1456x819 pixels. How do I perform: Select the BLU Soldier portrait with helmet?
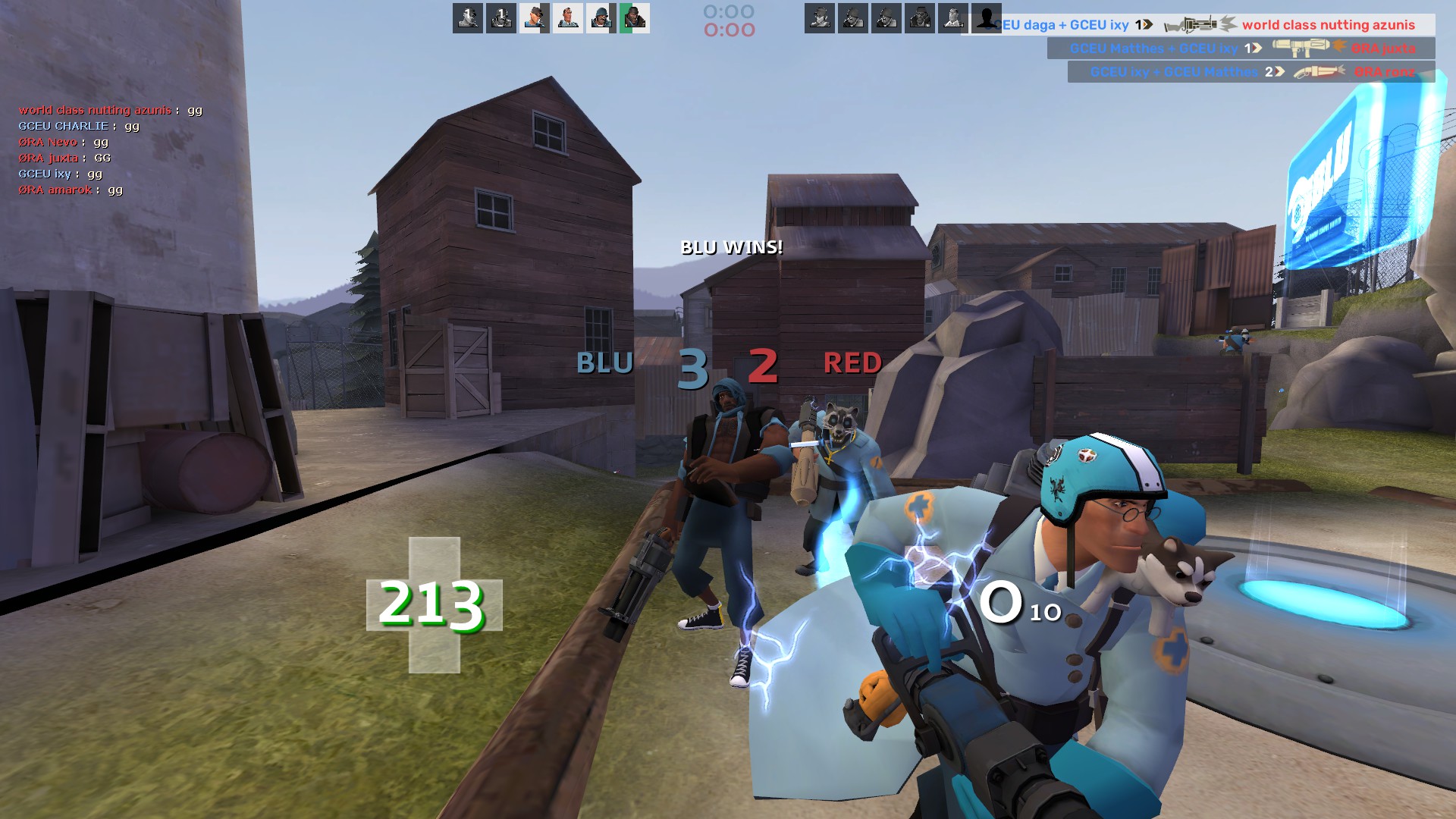601,17
